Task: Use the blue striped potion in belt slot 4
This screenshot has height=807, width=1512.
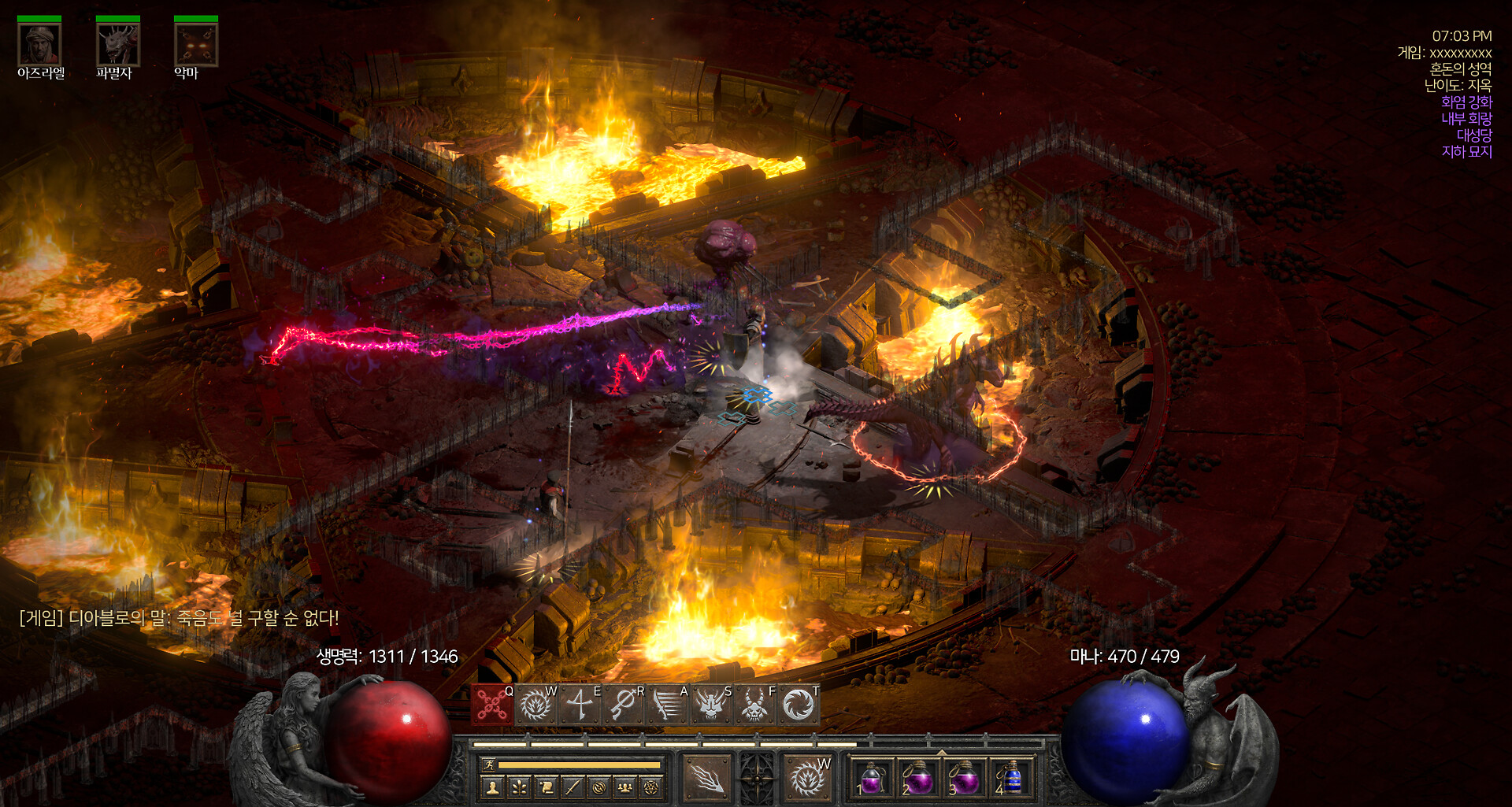Action: [1011, 778]
